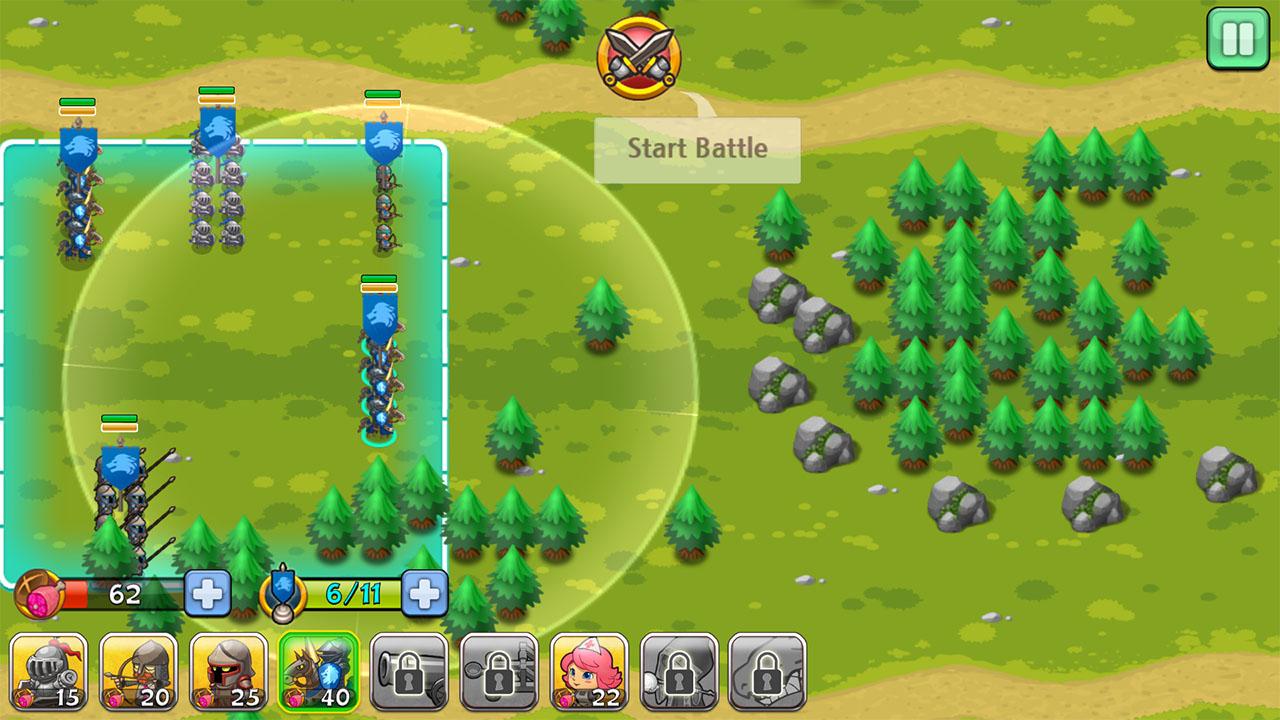Click the locked catapult unit slot
Image resolution: width=1280 pixels, height=720 pixels.
pyautogui.click(x=498, y=671)
